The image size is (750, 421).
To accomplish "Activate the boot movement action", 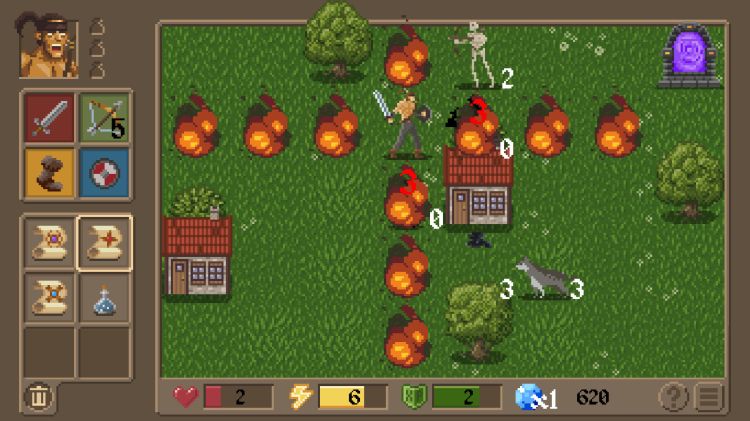I will [50, 169].
